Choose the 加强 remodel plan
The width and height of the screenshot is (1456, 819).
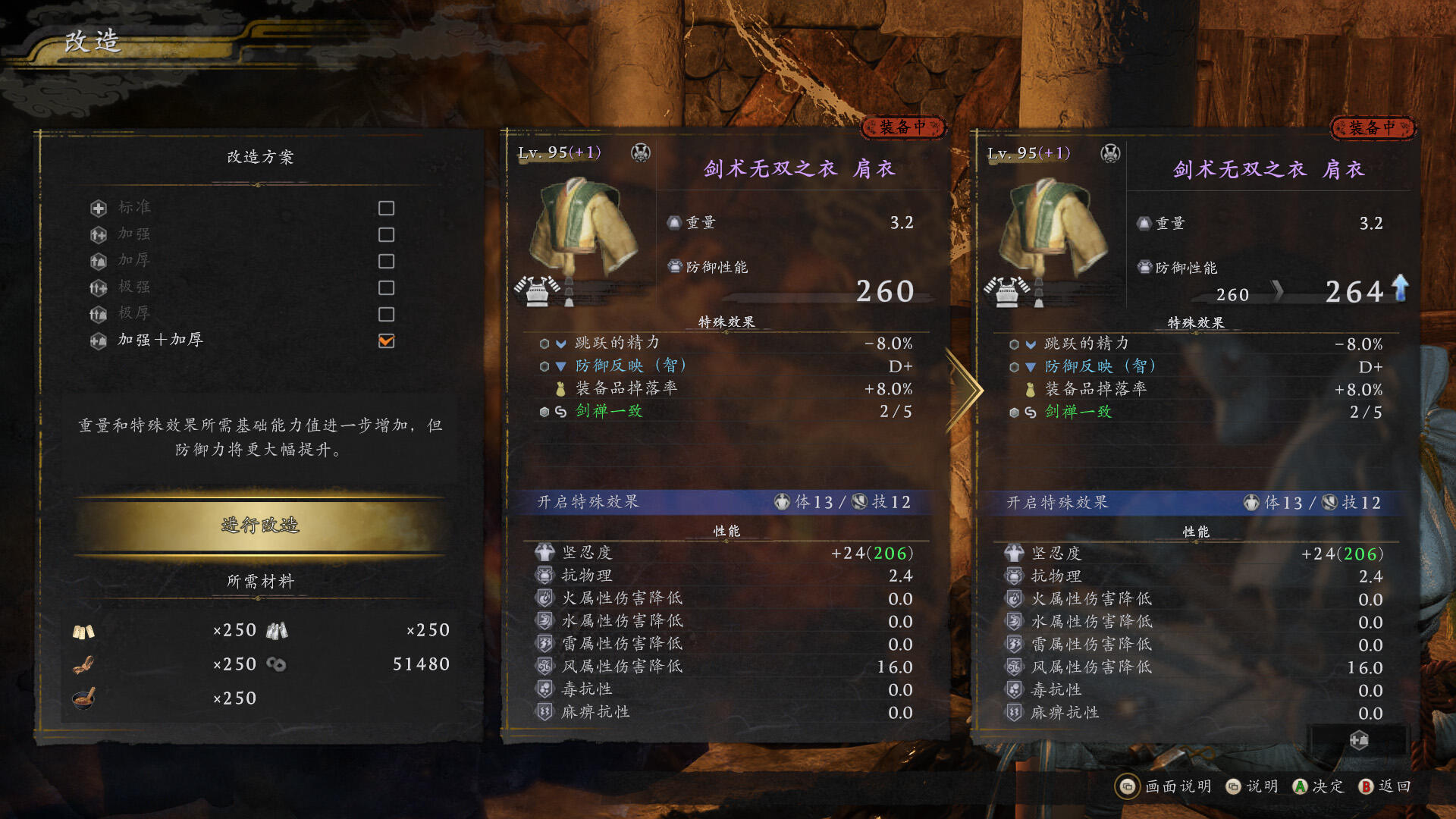(x=135, y=234)
